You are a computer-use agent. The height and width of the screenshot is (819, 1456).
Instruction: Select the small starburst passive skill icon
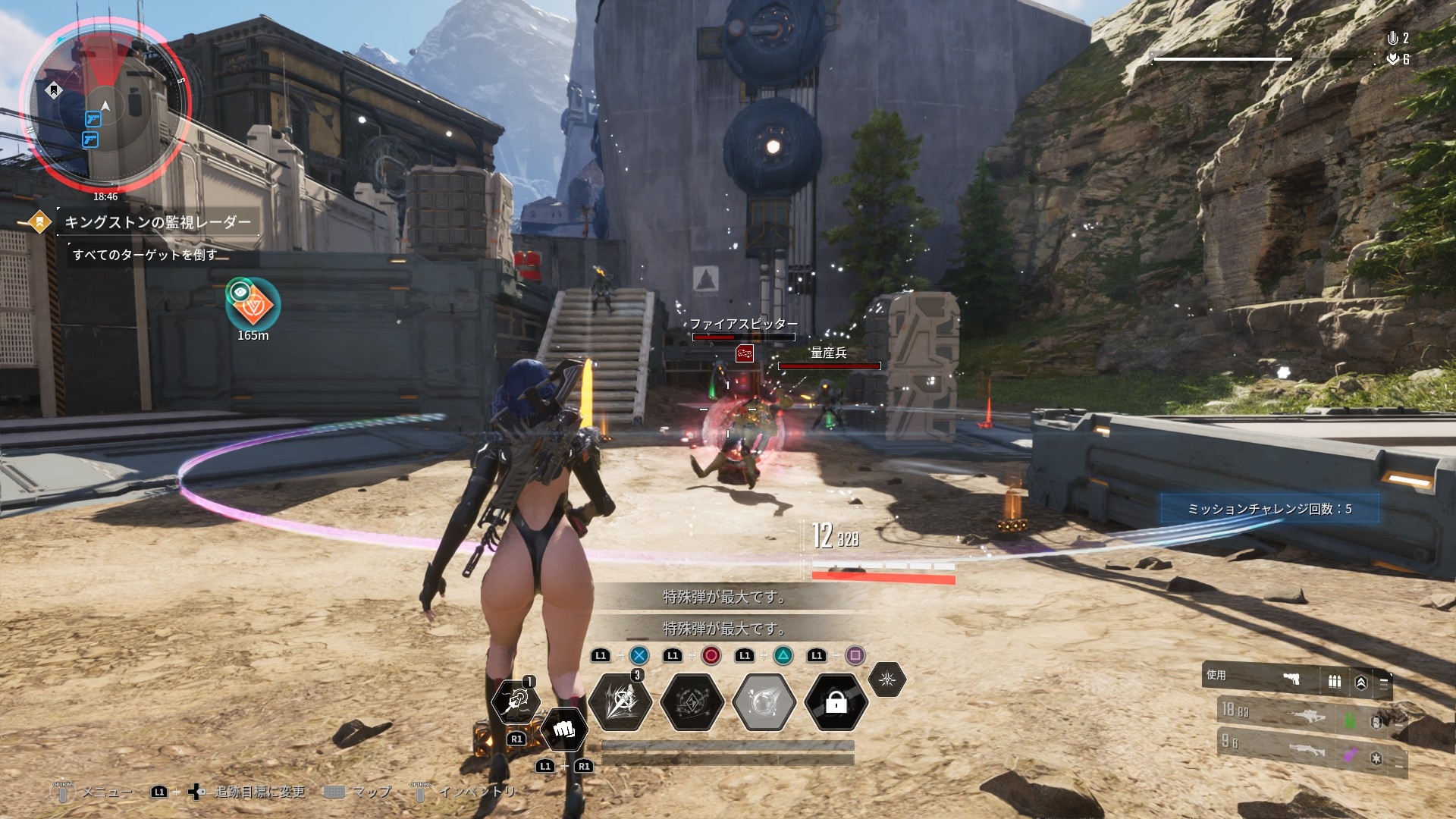click(x=886, y=679)
